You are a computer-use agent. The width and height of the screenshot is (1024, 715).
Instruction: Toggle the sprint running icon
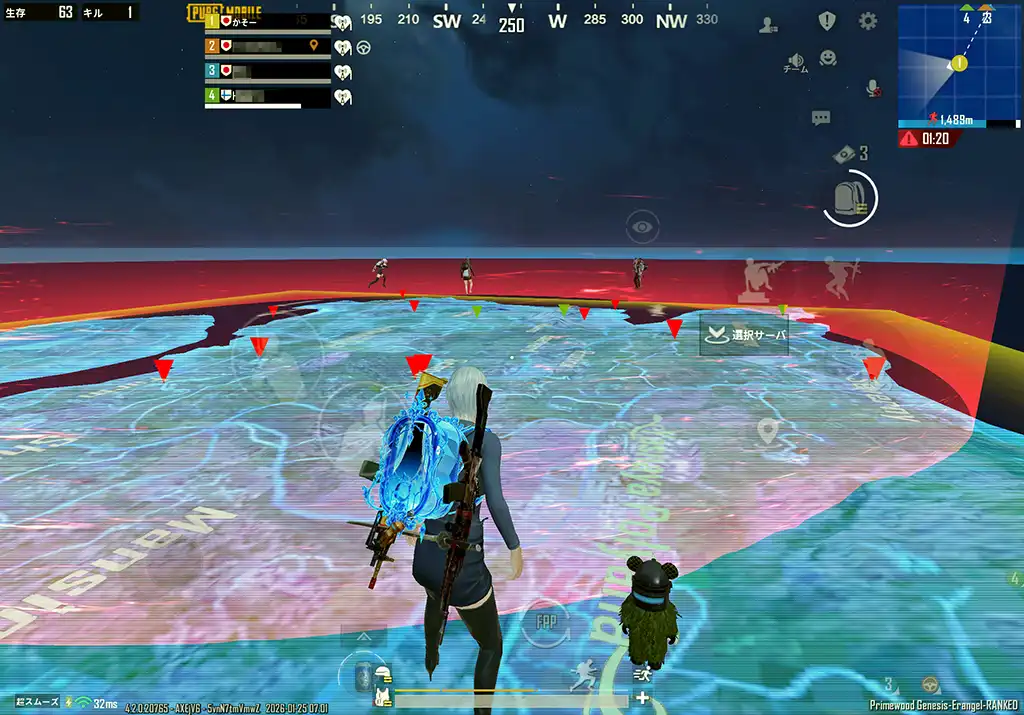pos(582,679)
